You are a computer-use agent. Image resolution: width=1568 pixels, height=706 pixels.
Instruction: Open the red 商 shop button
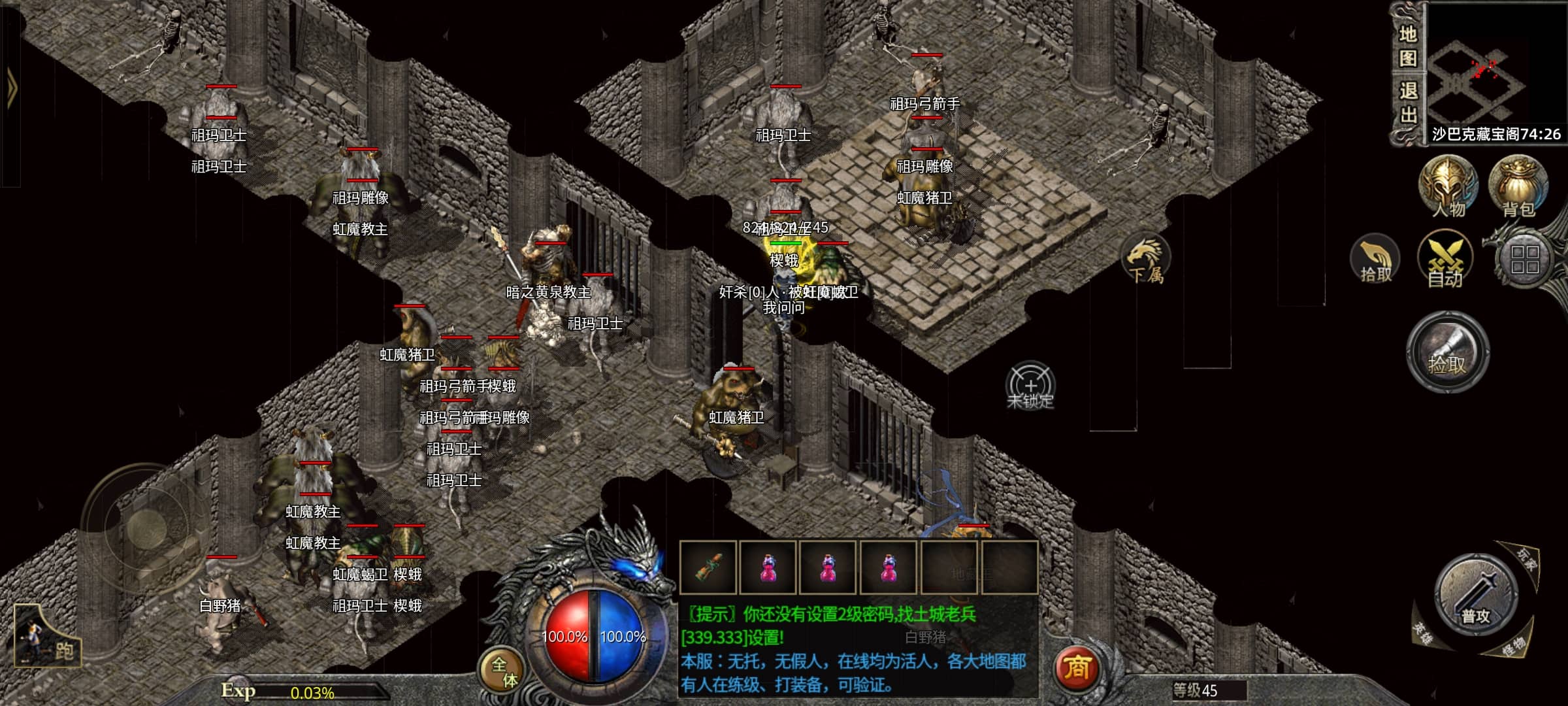[1077, 667]
